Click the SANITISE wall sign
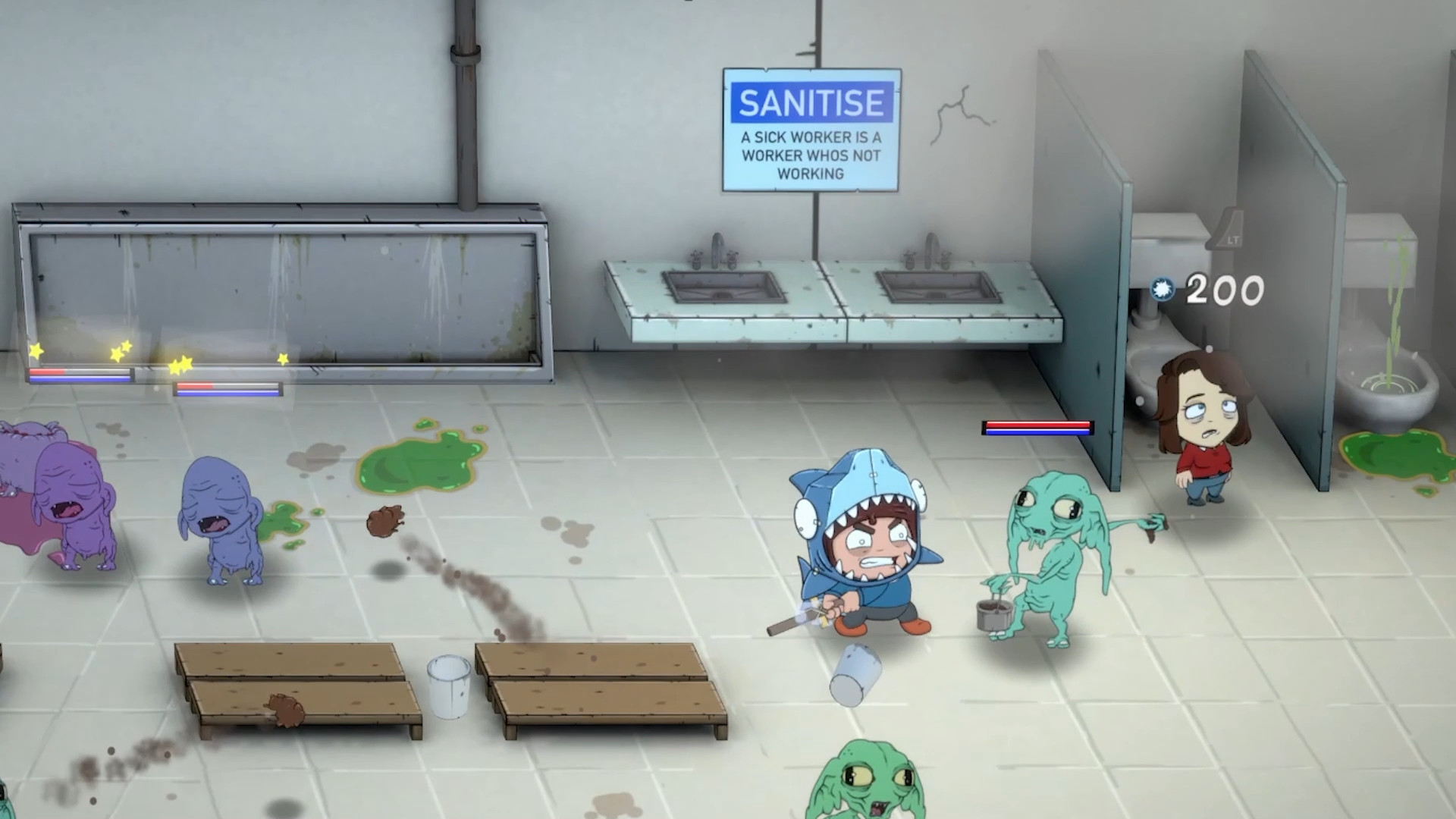This screenshot has height=819, width=1456. pos(811,129)
